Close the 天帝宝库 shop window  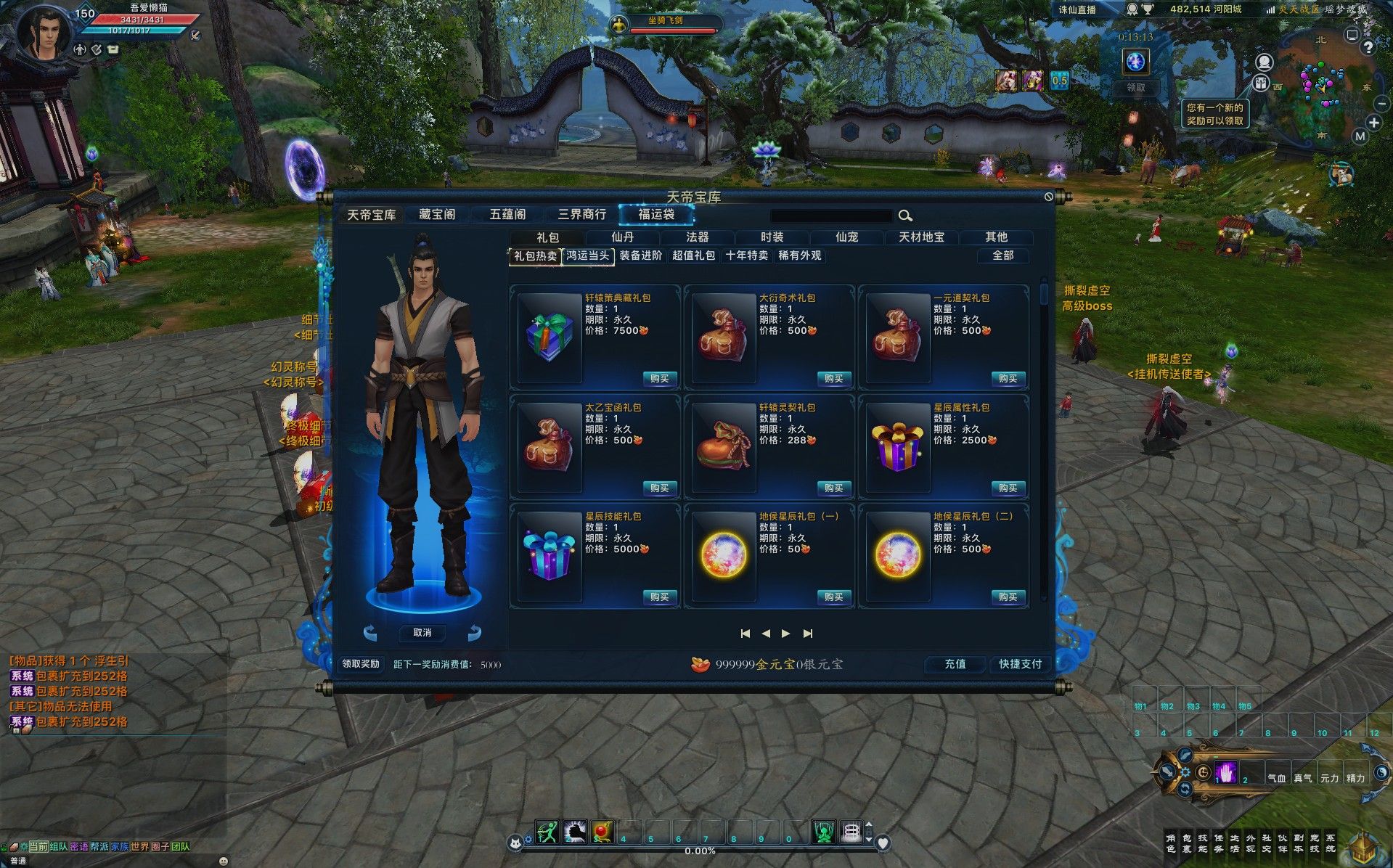coord(1048,197)
